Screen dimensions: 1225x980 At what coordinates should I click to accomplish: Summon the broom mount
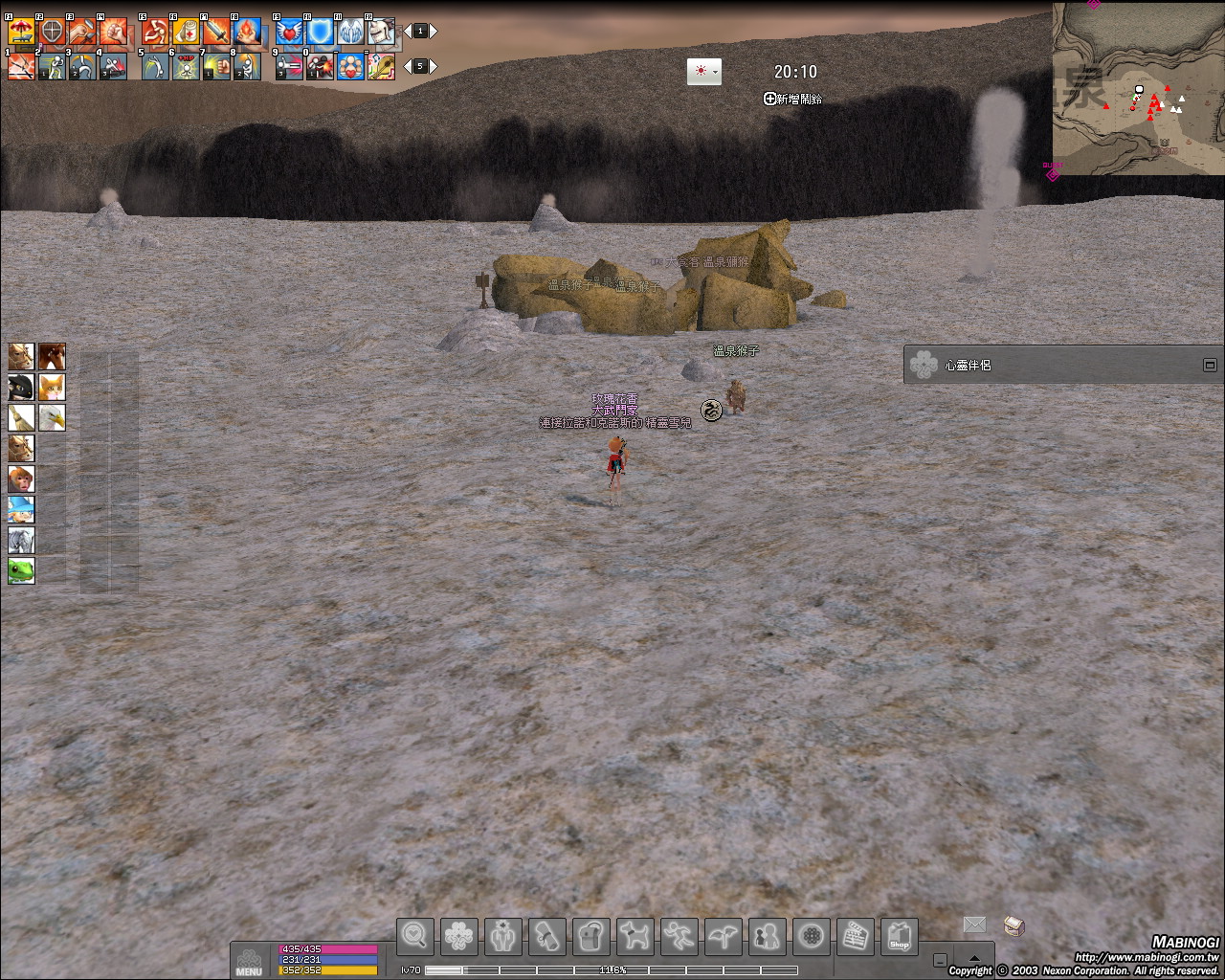pos(21,418)
